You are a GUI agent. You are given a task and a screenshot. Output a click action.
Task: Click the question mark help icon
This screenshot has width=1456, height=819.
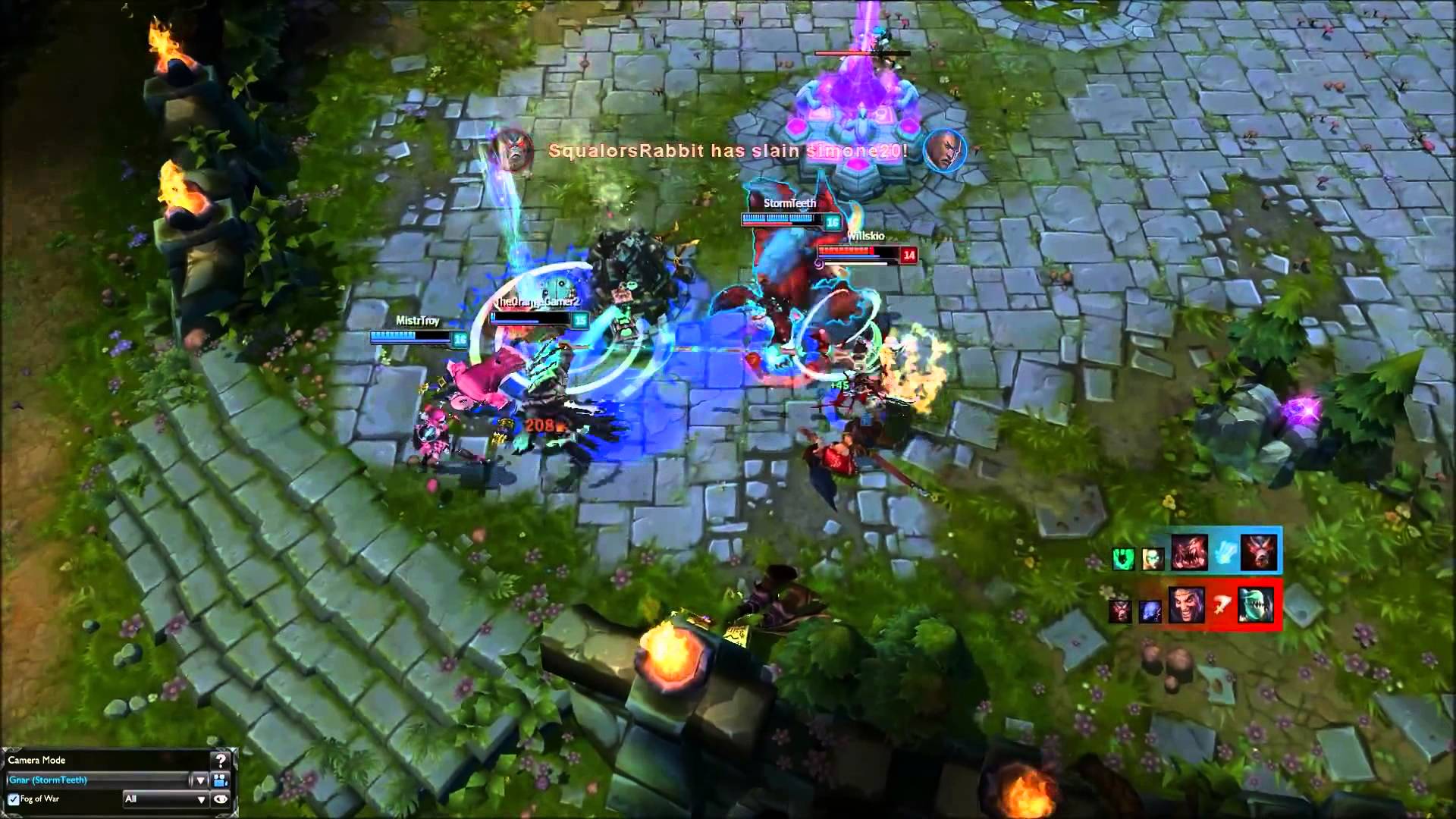tap(221, 761)
